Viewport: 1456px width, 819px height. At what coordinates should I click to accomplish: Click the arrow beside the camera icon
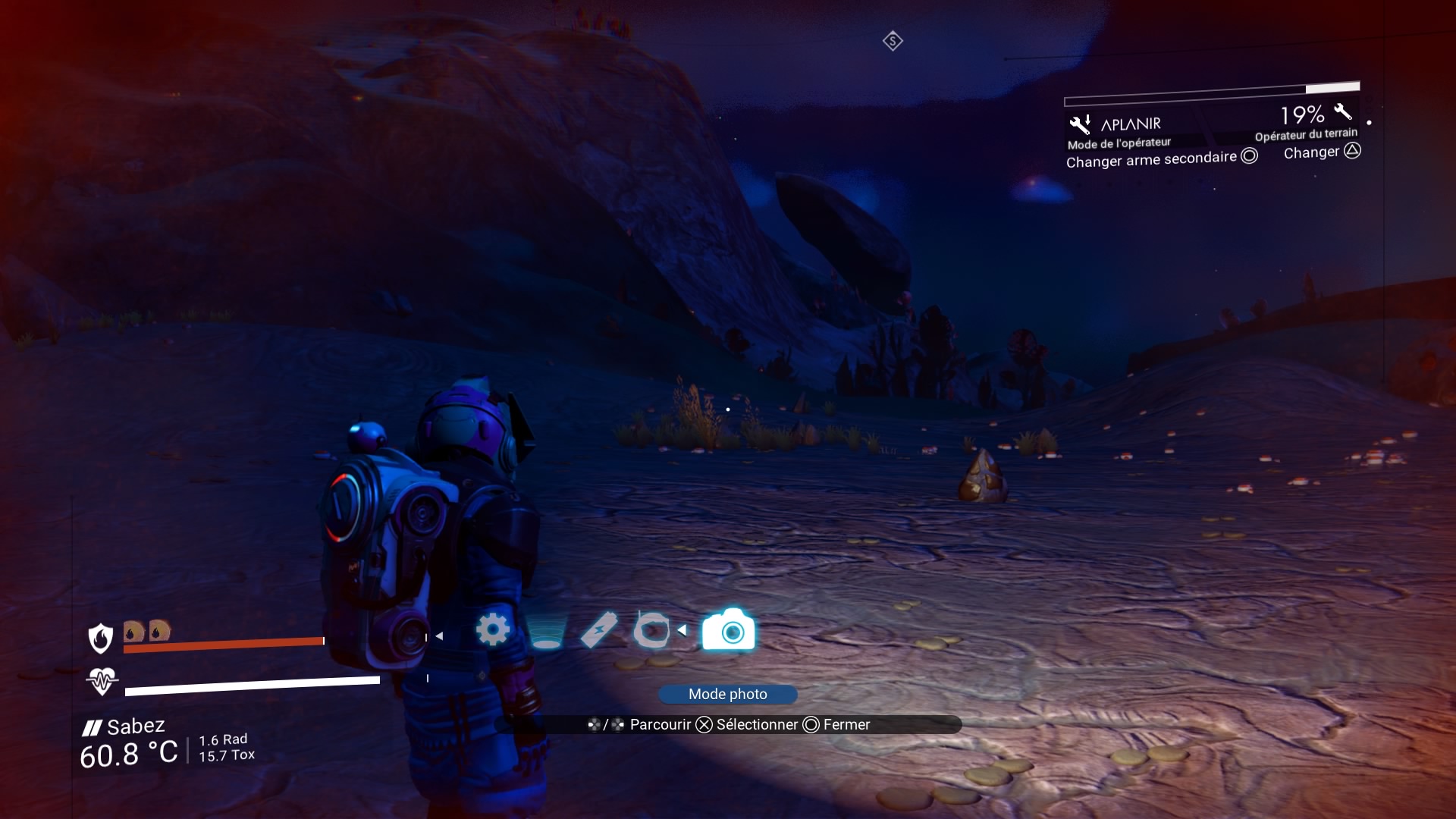pyautogui.click(x=682, y=630)
